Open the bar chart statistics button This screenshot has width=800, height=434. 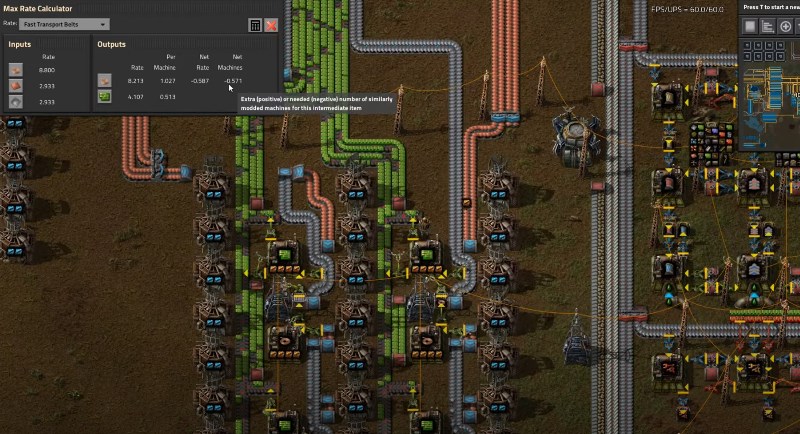pos(767,25)
